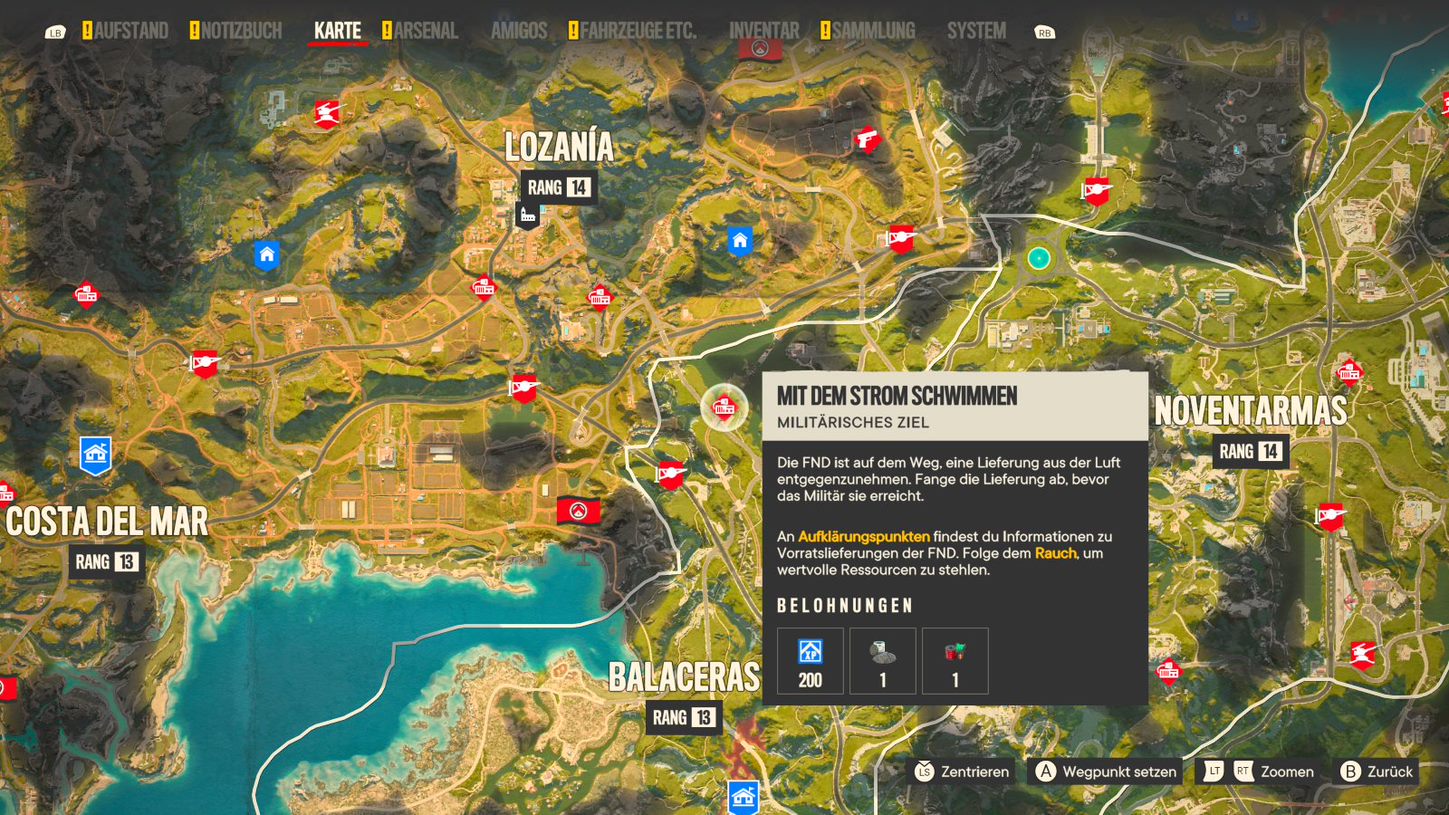Viewport: 1449px width, 815px height.
Task: Click the green circular mission marker near Noventarmas
Action: pos(1037,259)
